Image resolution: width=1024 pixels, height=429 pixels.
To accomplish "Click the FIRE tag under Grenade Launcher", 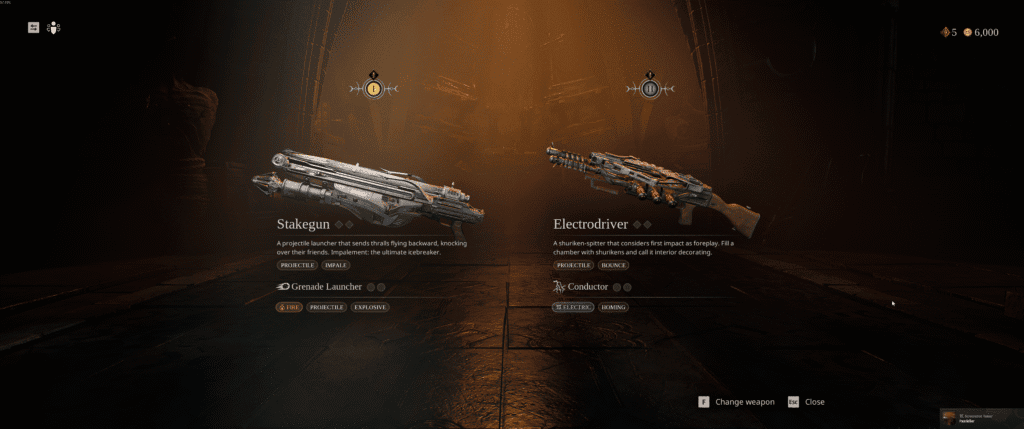I will 289,307.
